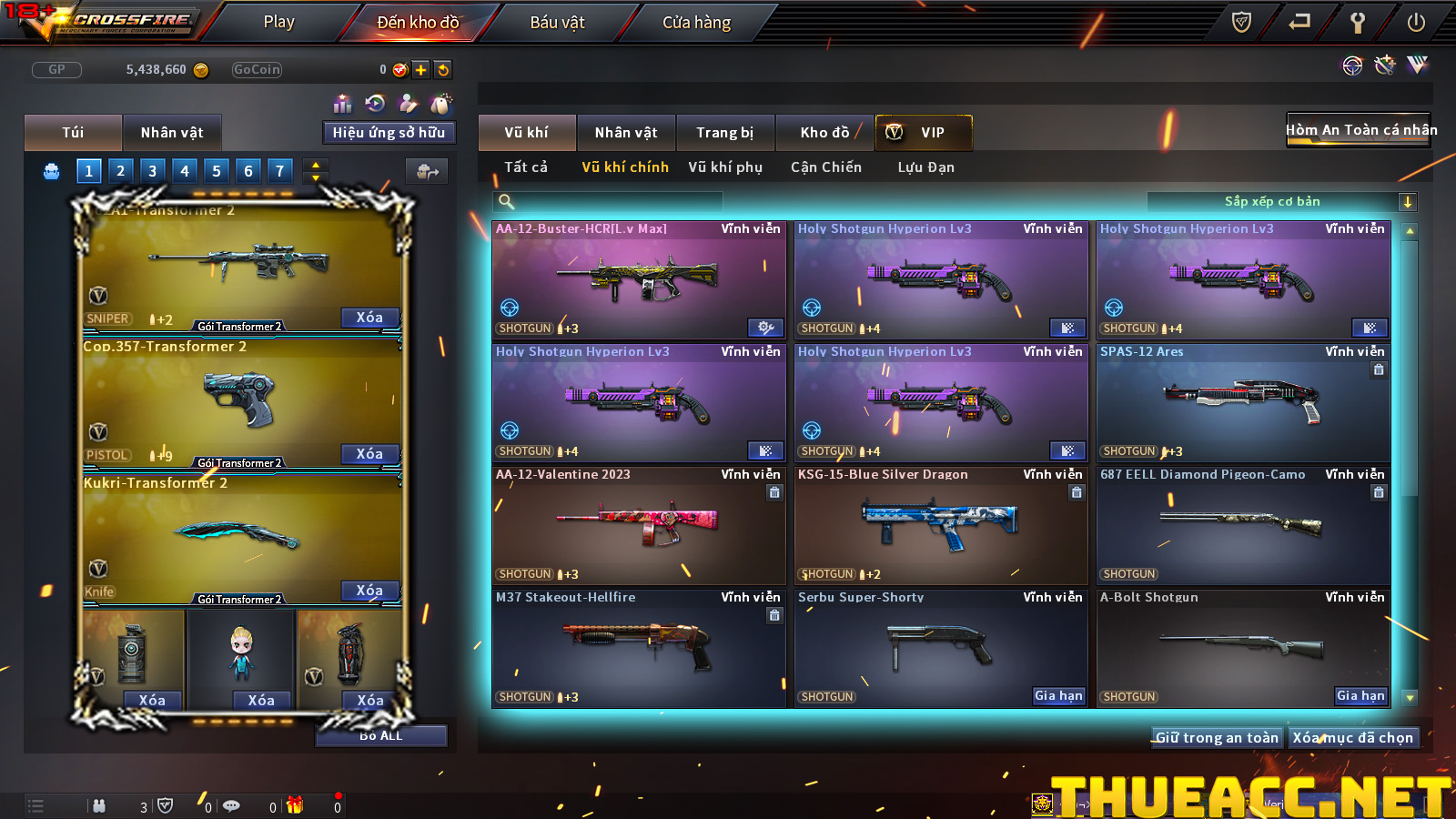The height and width of the screenshot is (819, 1456).
Task: Open the Play menu
Action: coord(278,22)
